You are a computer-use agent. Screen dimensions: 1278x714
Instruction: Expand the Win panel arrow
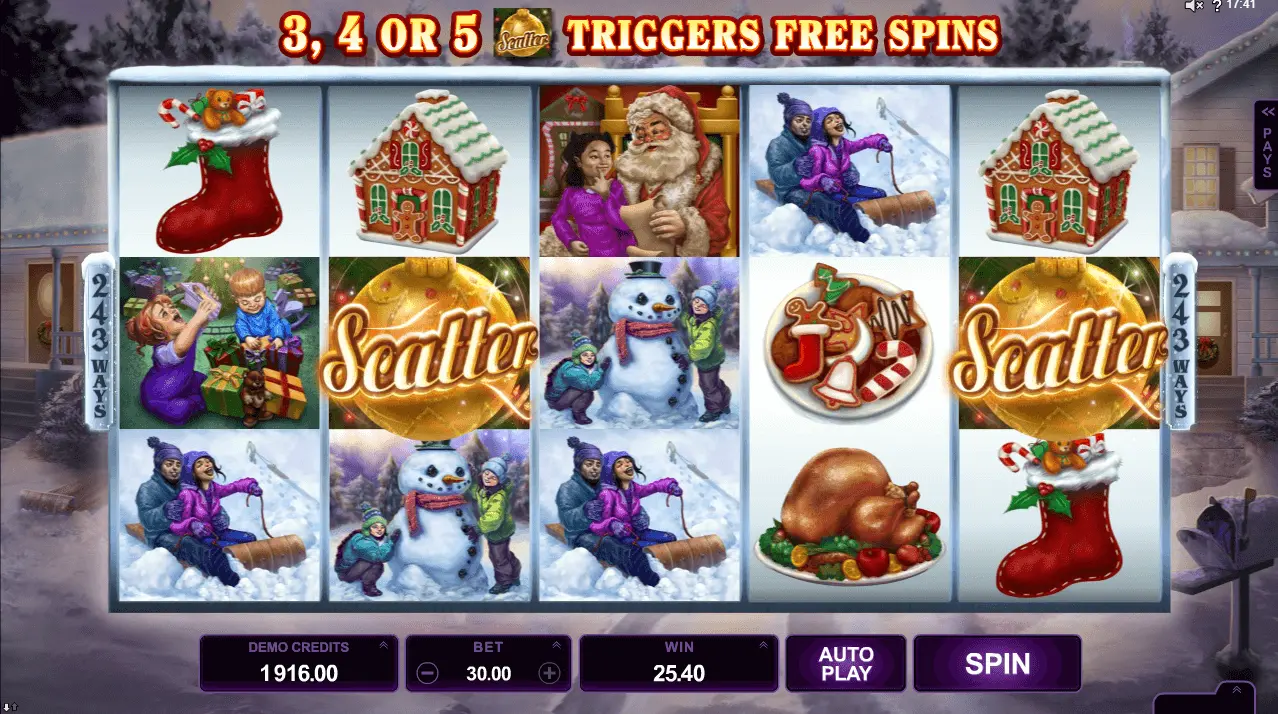click(763, 646)
